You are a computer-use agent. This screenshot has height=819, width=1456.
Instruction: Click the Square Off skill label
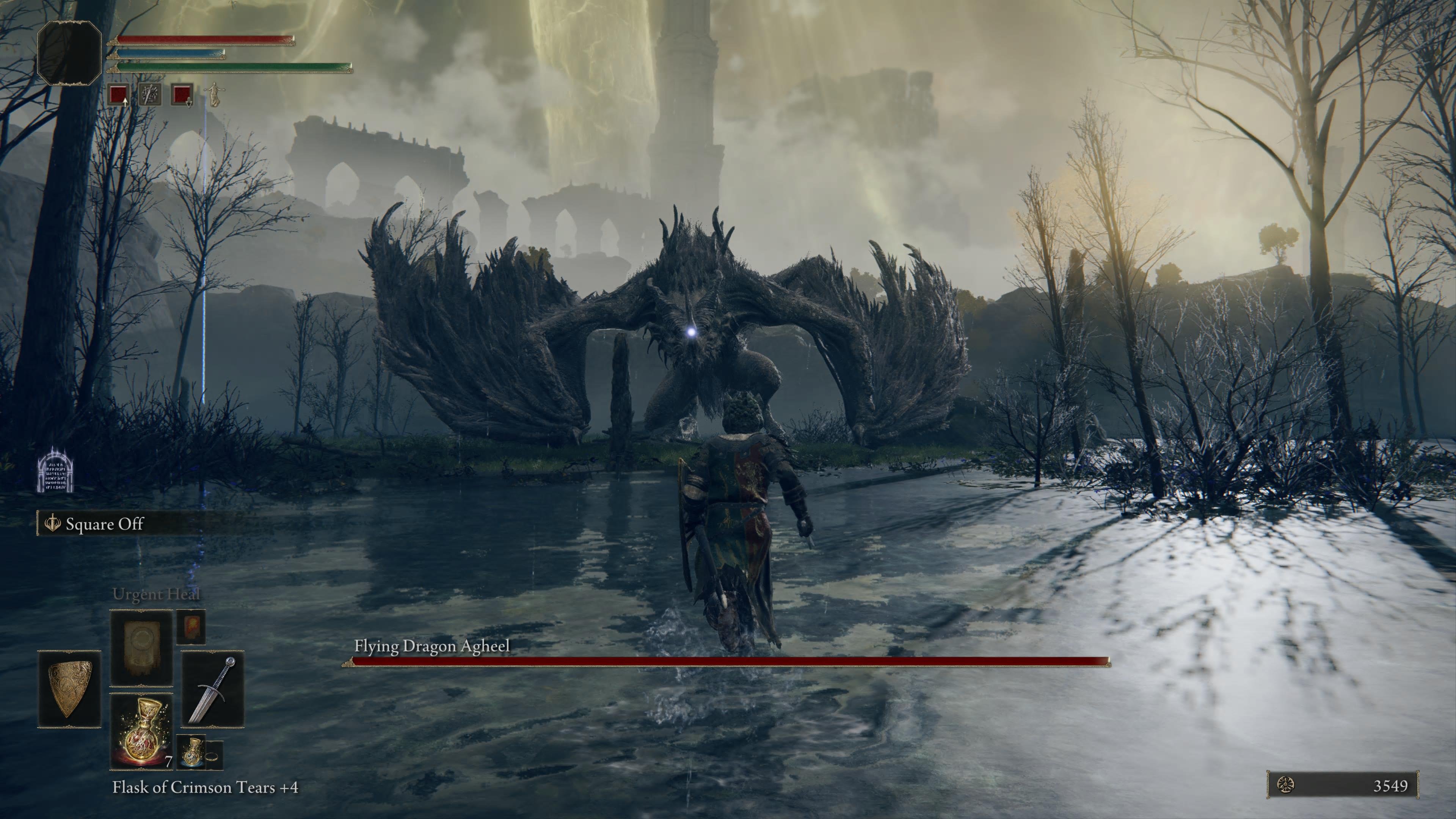coord(105,524)
